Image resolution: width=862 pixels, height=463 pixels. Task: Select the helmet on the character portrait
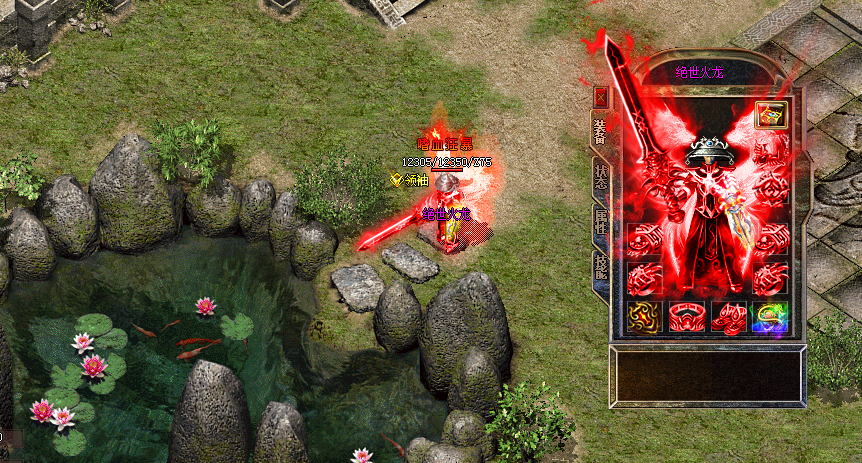(708, 151)
